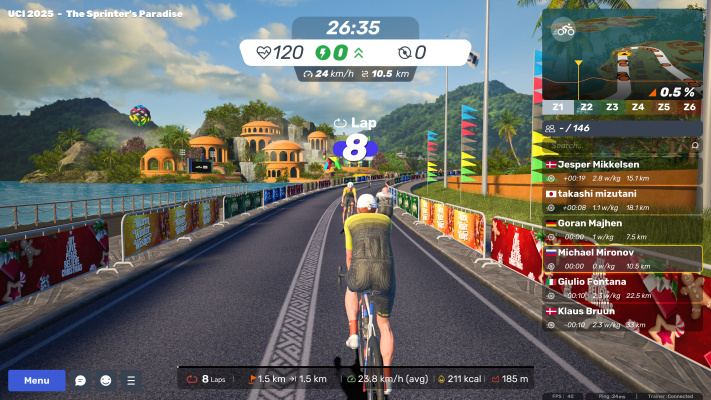Toggle the cyclist view icon on minimap

coord(564,30)
